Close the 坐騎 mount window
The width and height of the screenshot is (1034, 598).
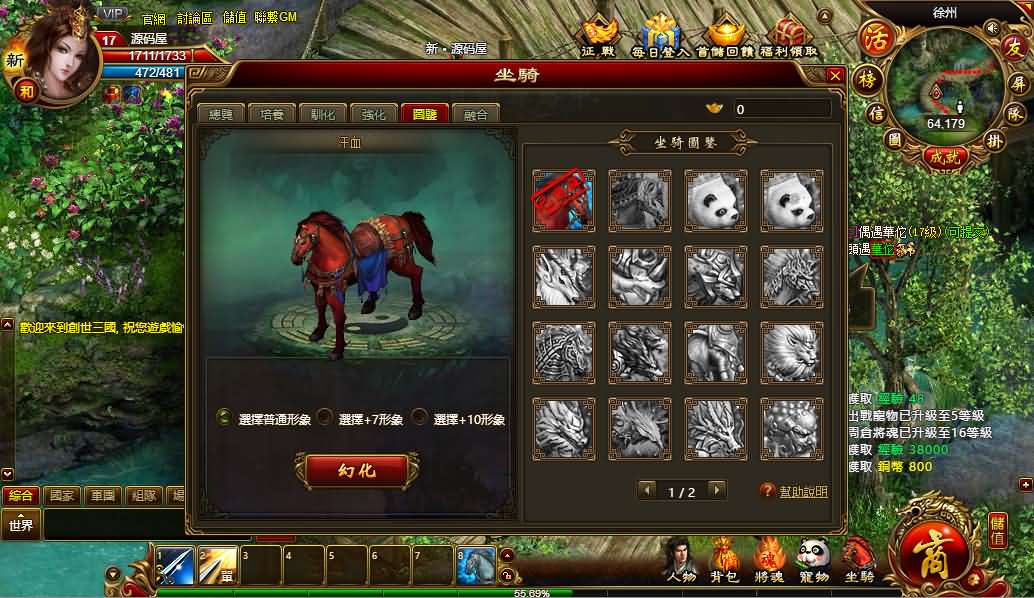(x=835, y=75)
